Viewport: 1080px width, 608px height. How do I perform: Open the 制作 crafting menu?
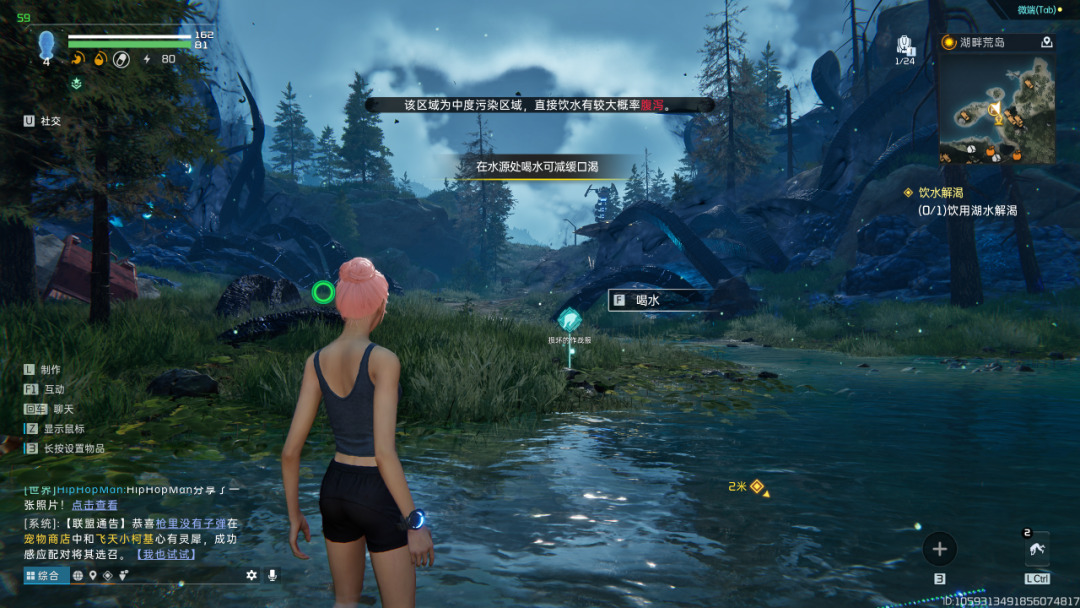(43, 369)
